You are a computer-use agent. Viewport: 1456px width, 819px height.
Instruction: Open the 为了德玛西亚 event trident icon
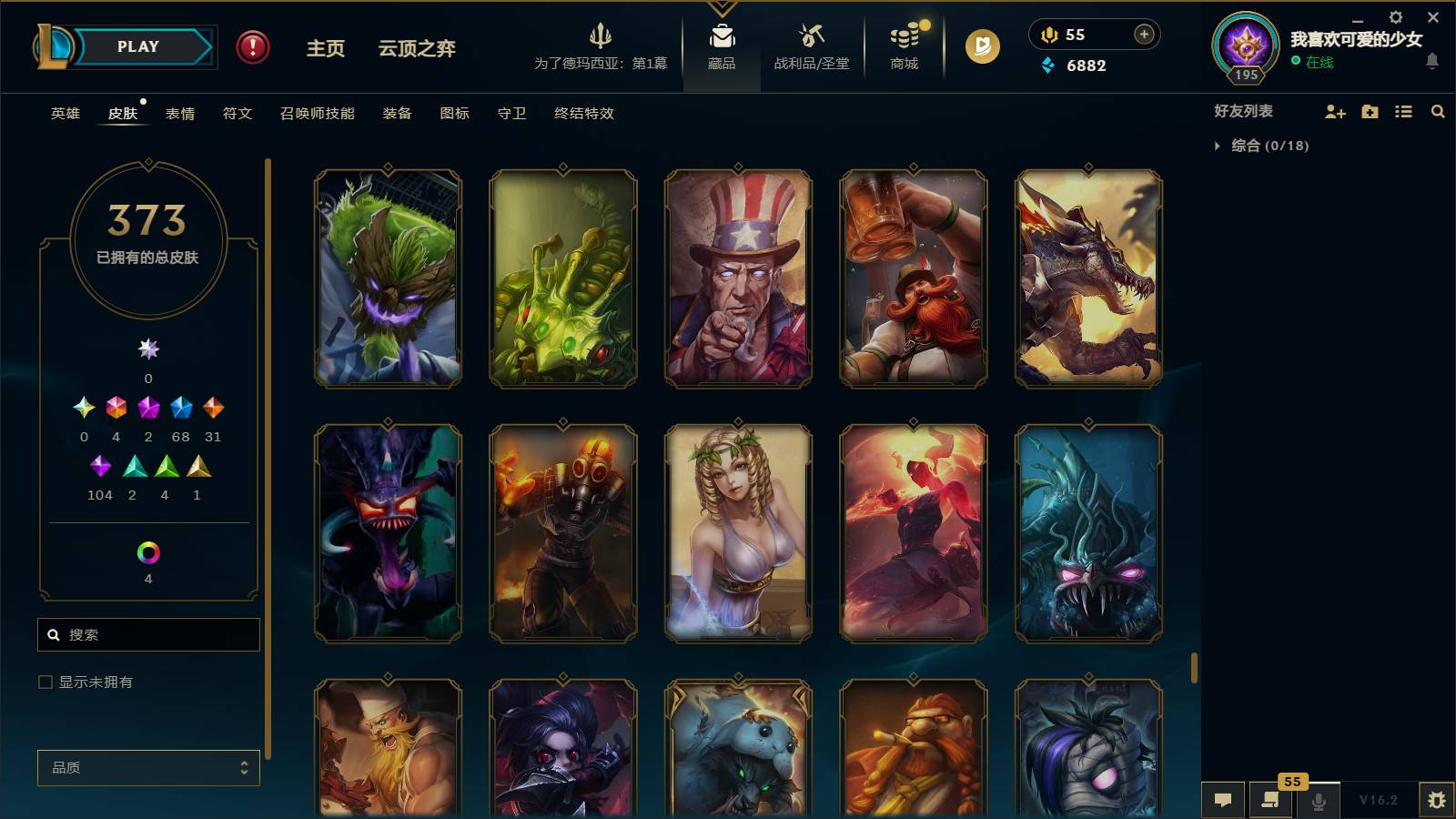[x=602, y=45]
